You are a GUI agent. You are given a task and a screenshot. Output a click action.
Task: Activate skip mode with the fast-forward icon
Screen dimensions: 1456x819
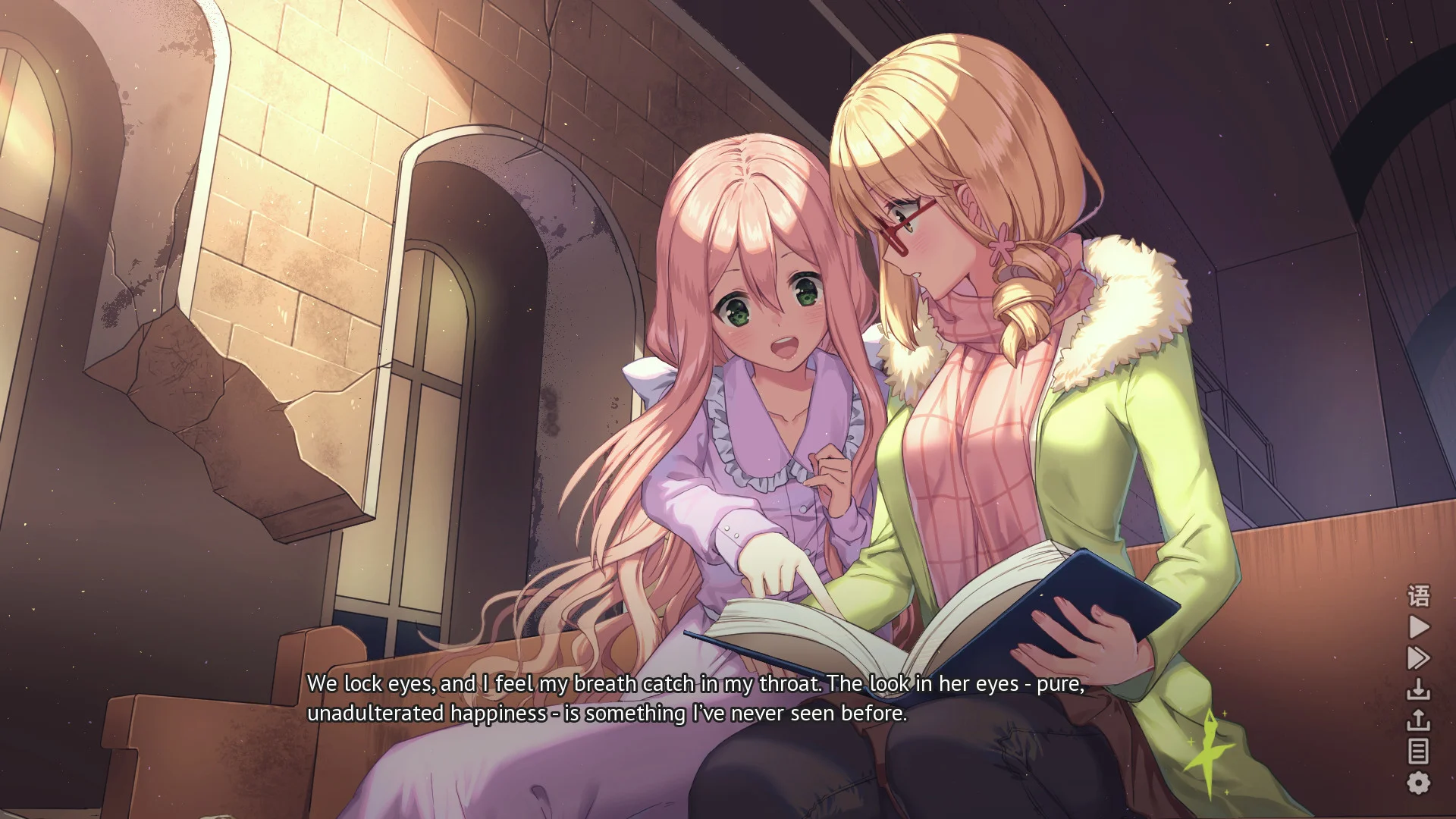pyautogui.click(x=1418, y=658)
